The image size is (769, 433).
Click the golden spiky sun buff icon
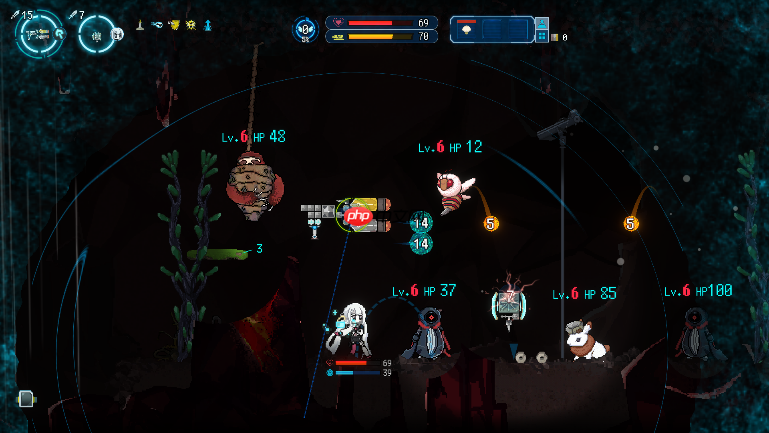pos(191,23)
